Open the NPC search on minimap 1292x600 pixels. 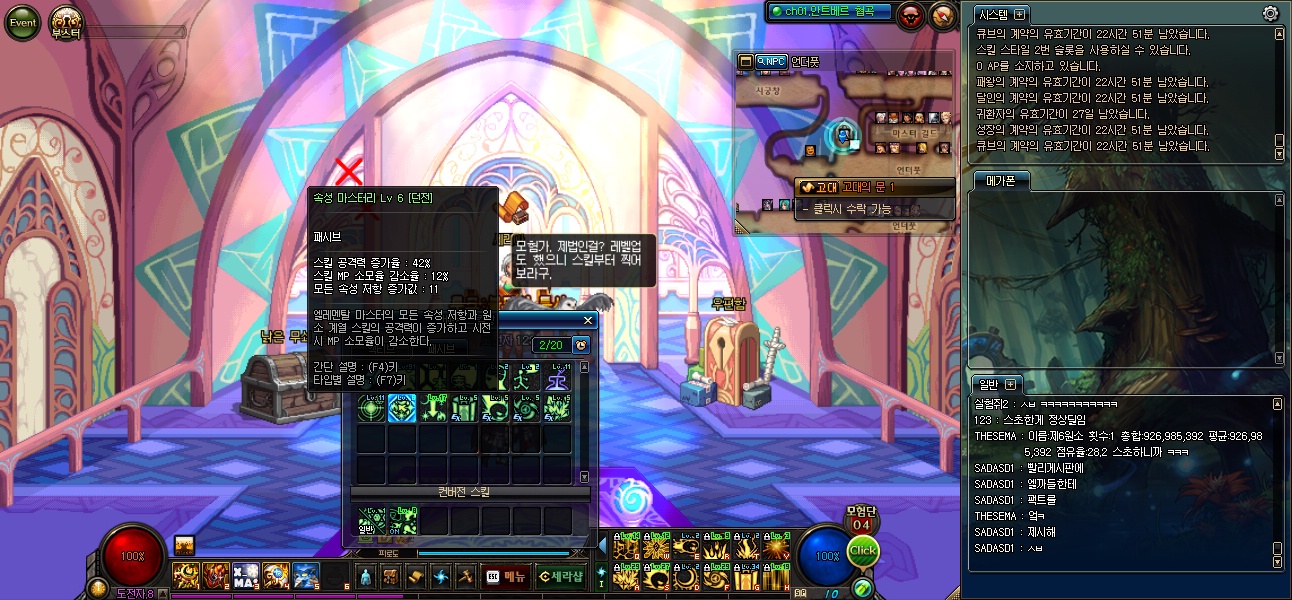click(771, 61)
